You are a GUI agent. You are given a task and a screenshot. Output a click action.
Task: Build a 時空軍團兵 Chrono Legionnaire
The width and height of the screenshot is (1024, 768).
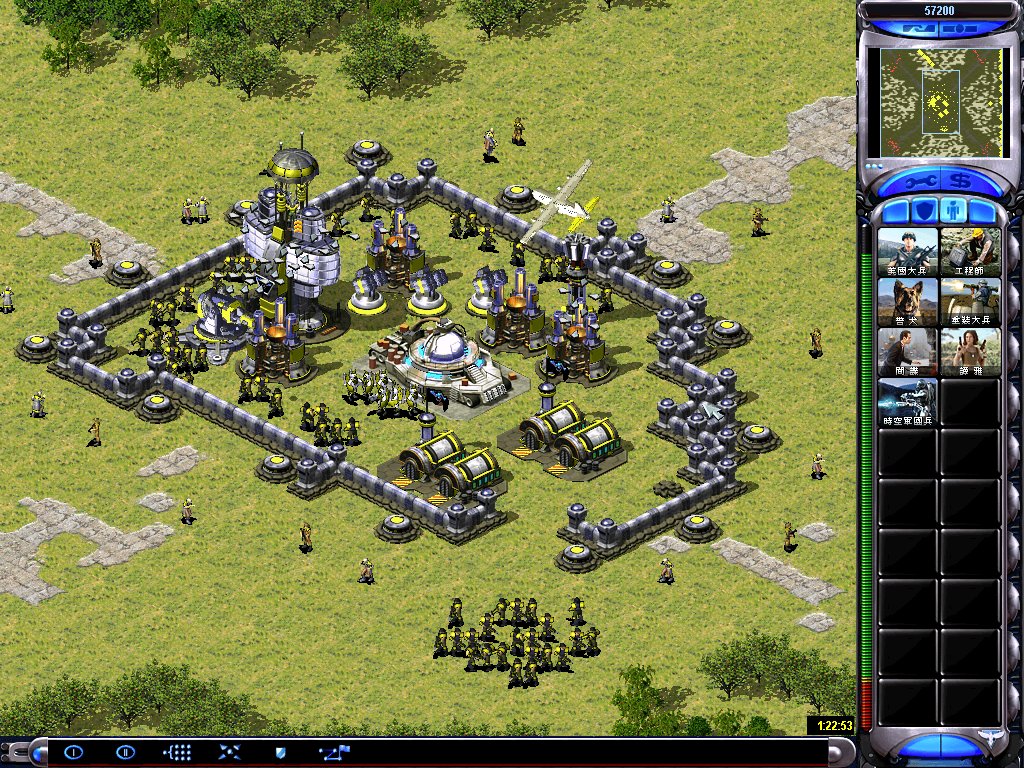pyautogui.click(x=908, y=402)
